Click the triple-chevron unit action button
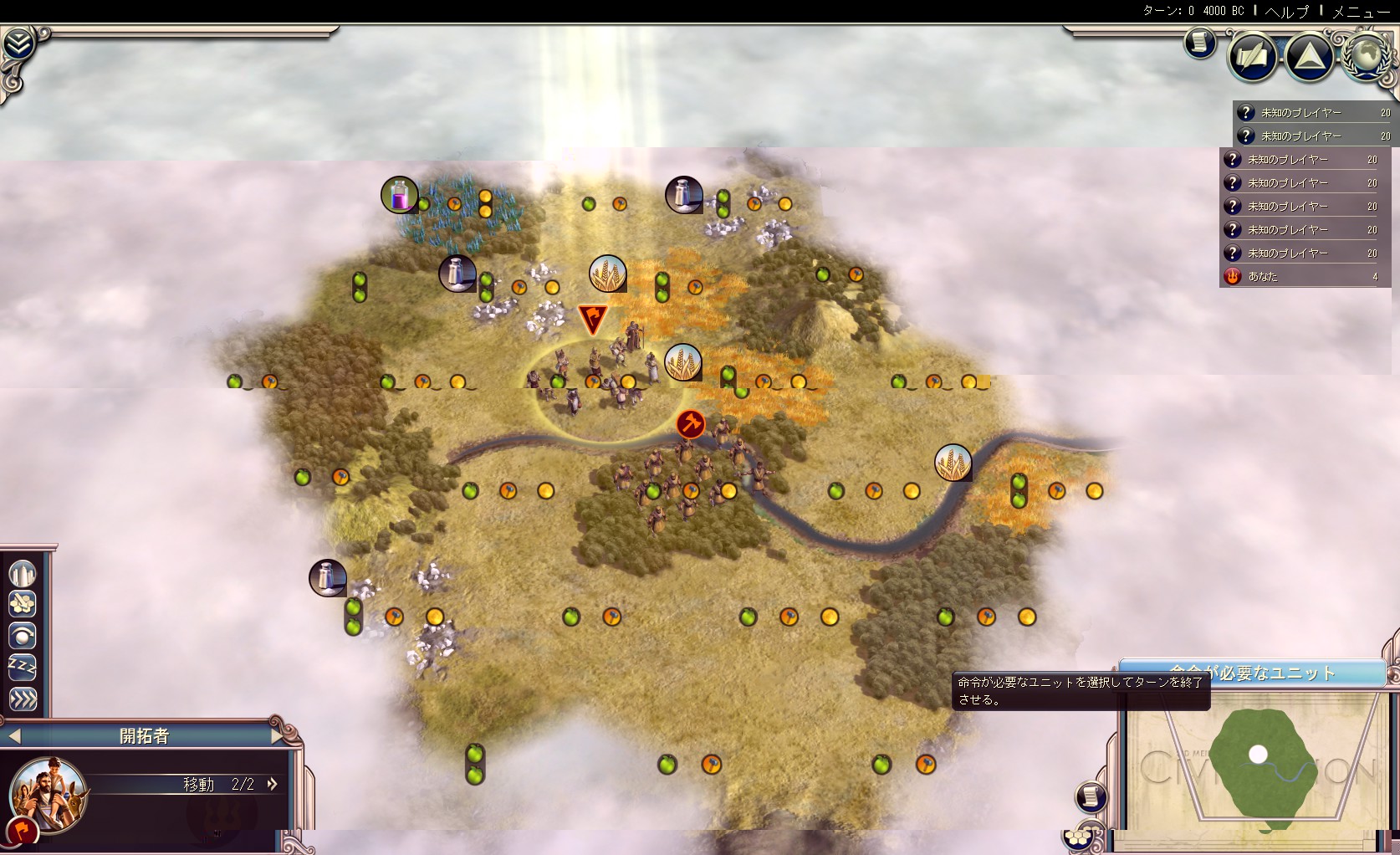This screenshot has width=1400, height=855. pyautogui.click(x=23, y=699)
